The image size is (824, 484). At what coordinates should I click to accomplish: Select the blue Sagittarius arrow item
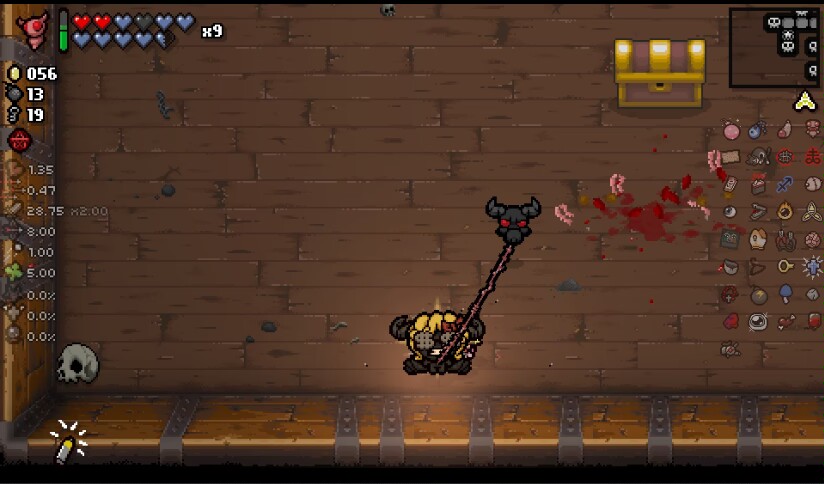[785, 184]
